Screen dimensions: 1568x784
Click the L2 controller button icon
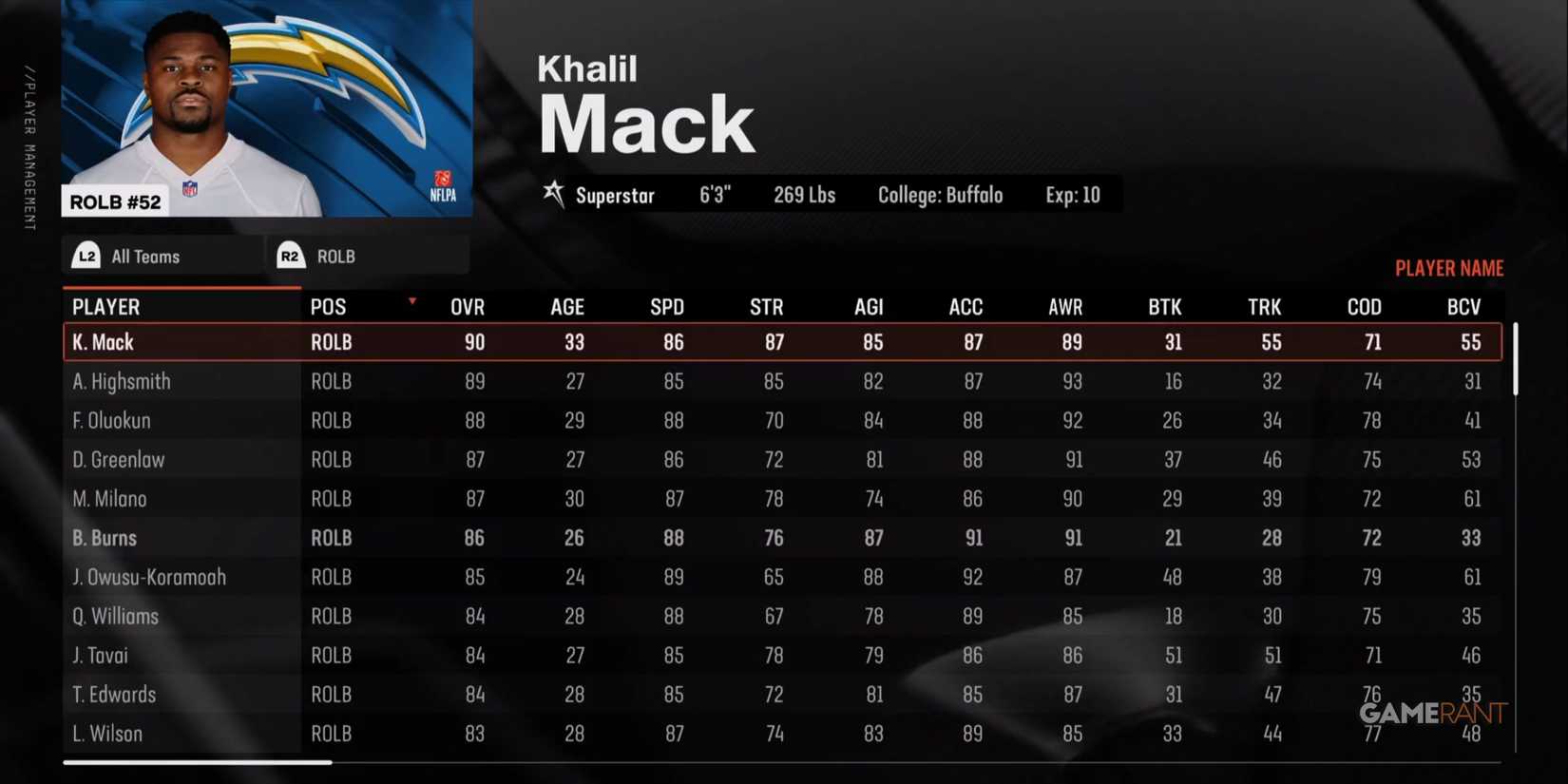point(86,255)
